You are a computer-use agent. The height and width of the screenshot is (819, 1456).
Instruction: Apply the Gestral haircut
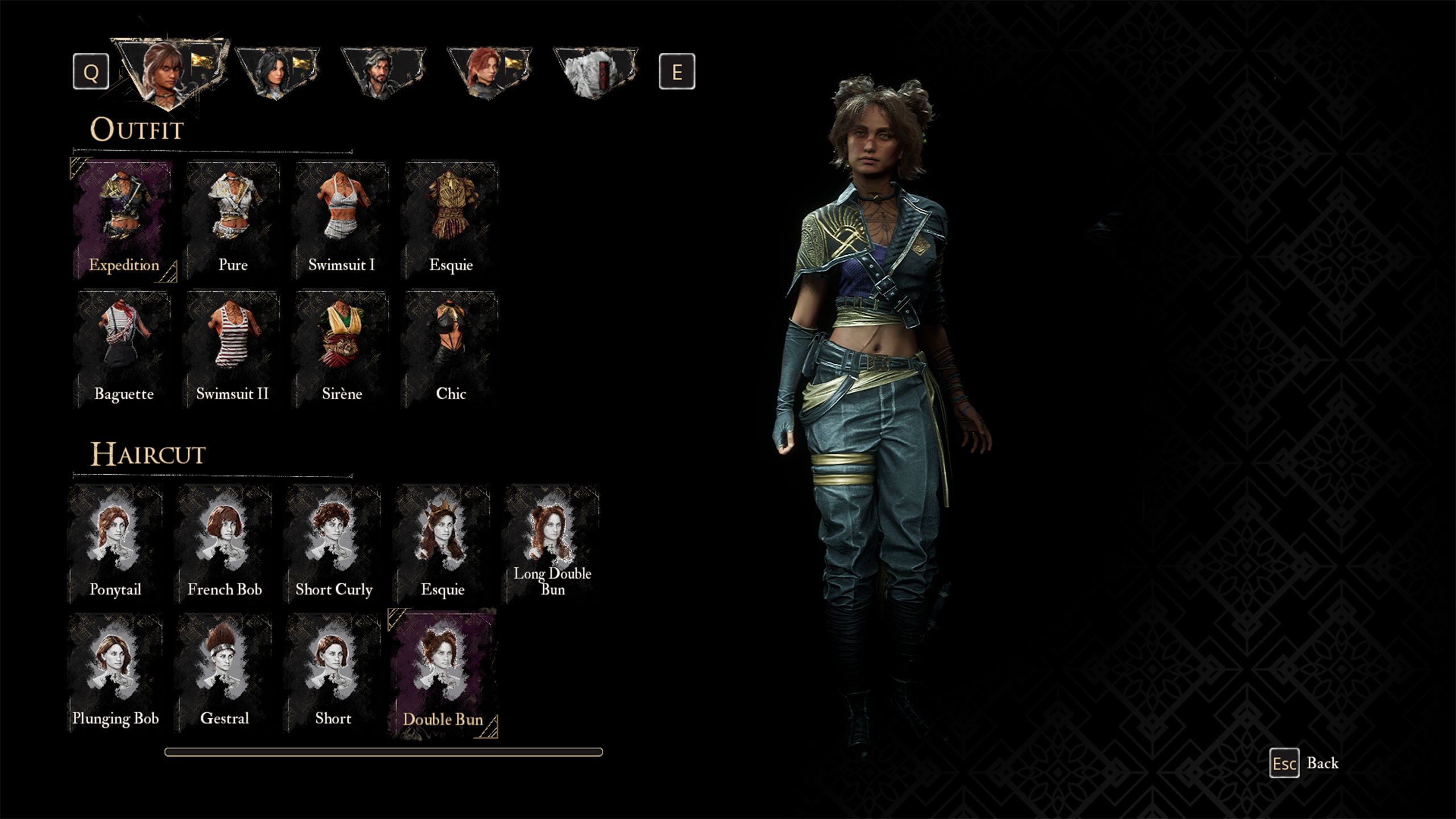tap(225, 673)
